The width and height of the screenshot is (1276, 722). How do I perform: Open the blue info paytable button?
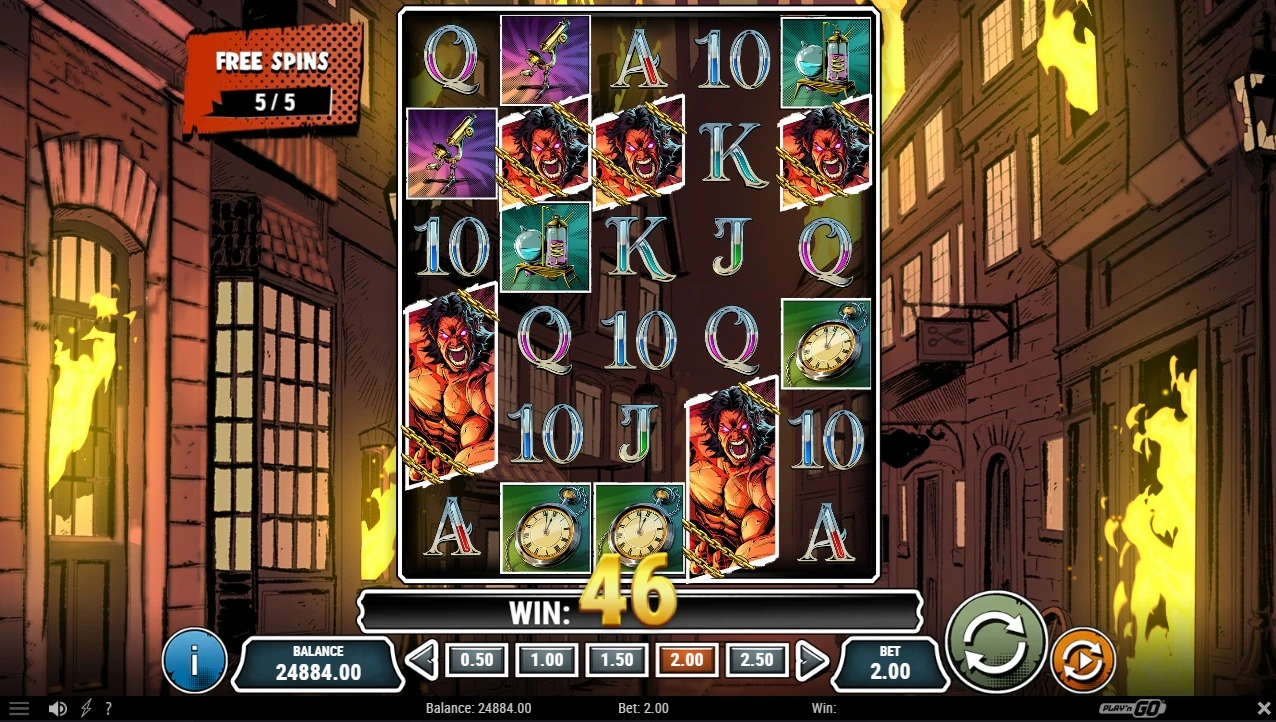[x=194, y=661]
